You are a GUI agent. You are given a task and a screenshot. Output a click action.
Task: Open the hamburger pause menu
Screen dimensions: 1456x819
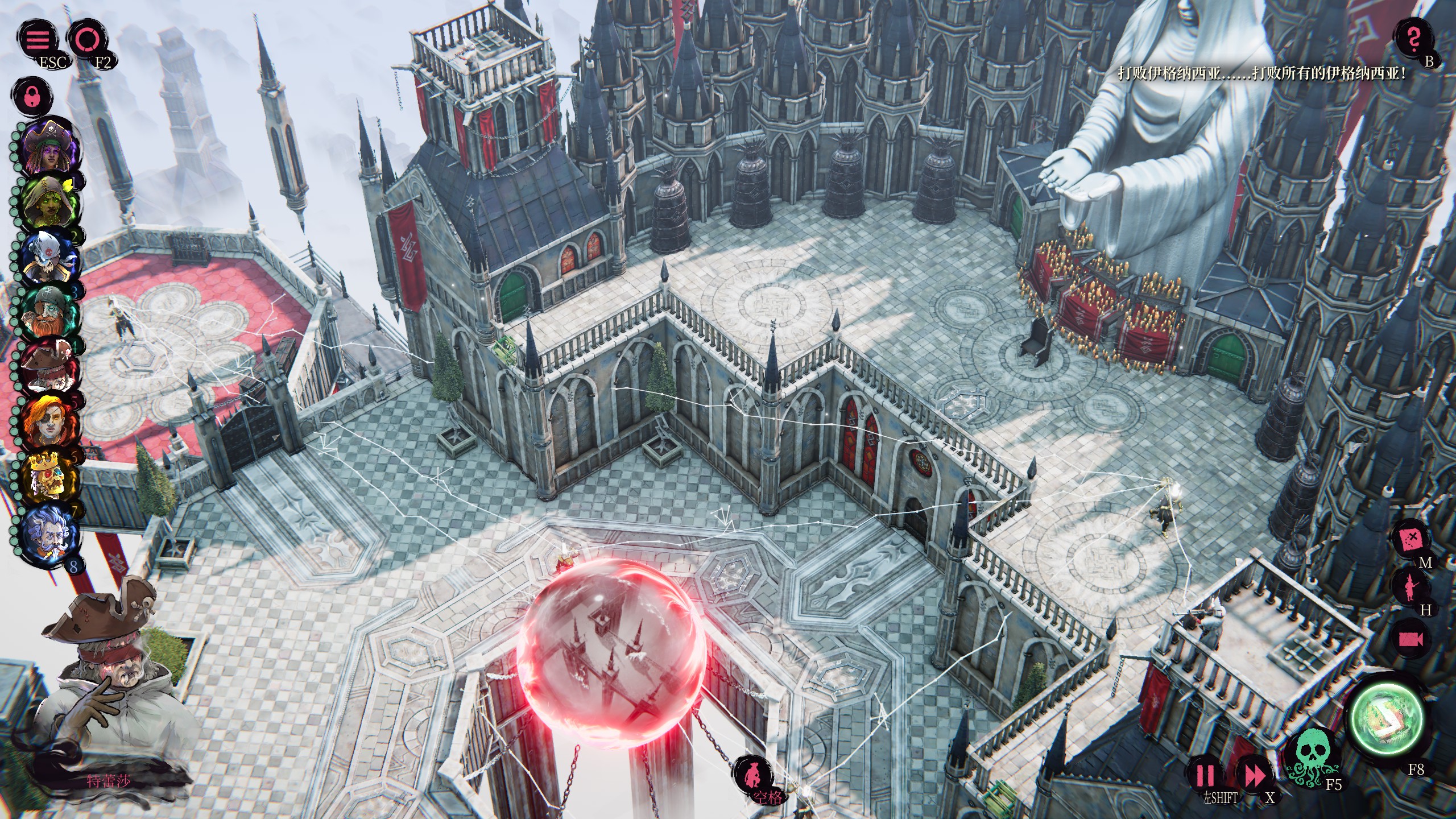coord(38,40)
